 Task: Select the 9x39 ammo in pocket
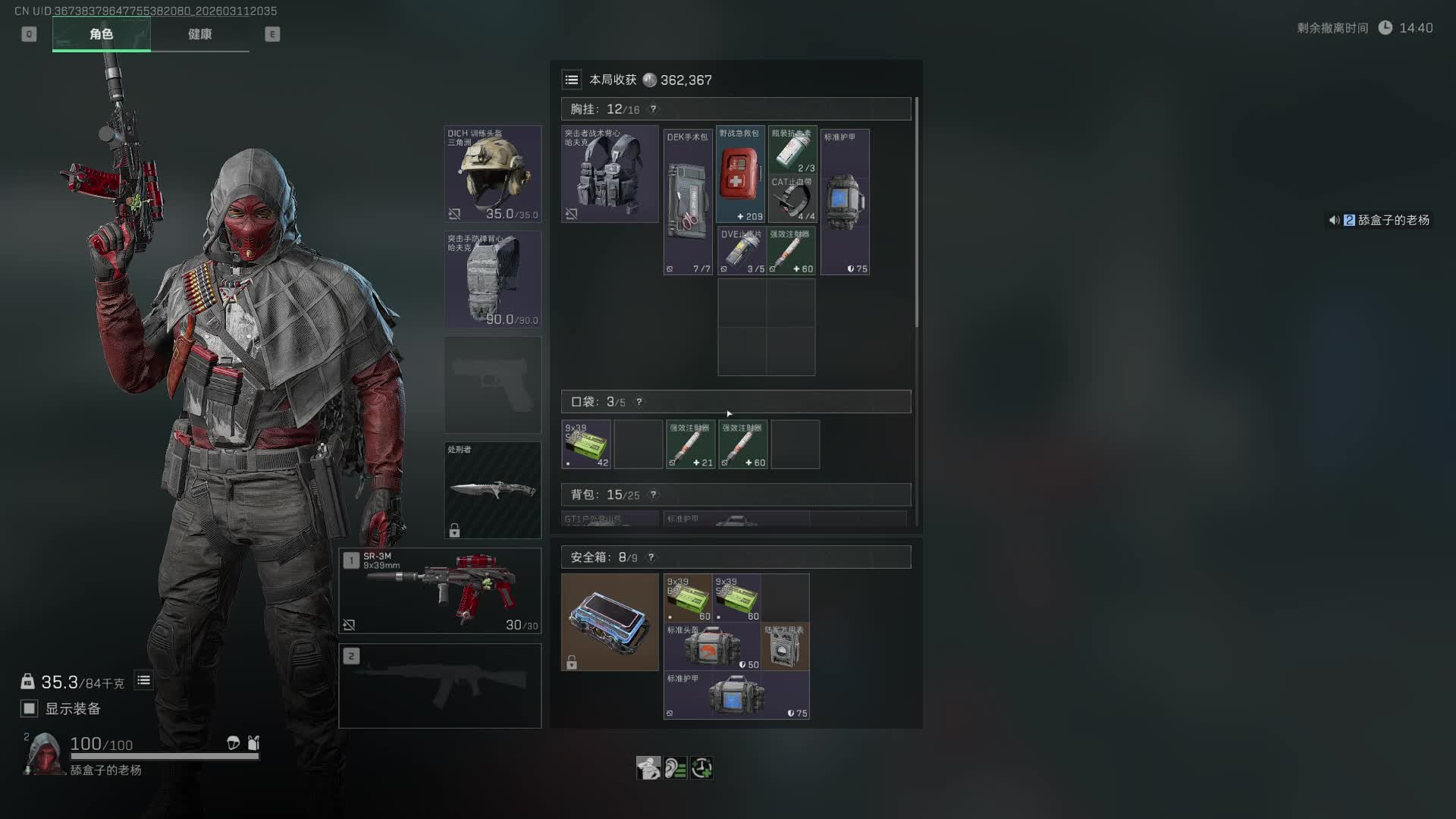point(586,444)
